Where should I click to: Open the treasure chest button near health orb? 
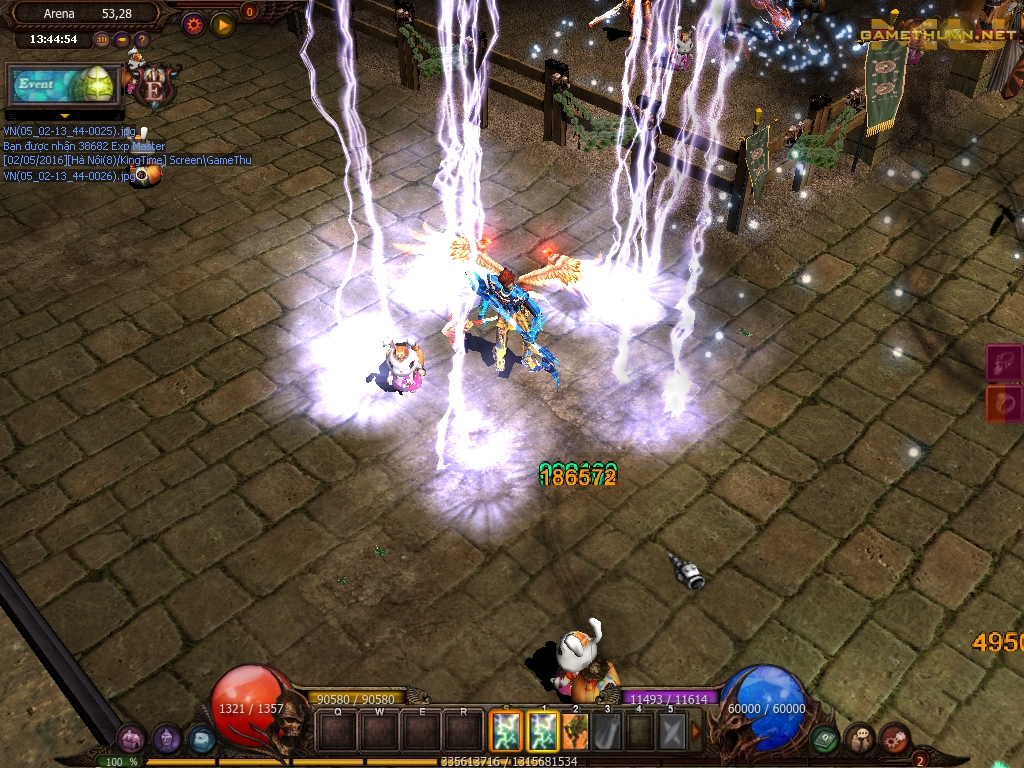(x=131, y=740)
